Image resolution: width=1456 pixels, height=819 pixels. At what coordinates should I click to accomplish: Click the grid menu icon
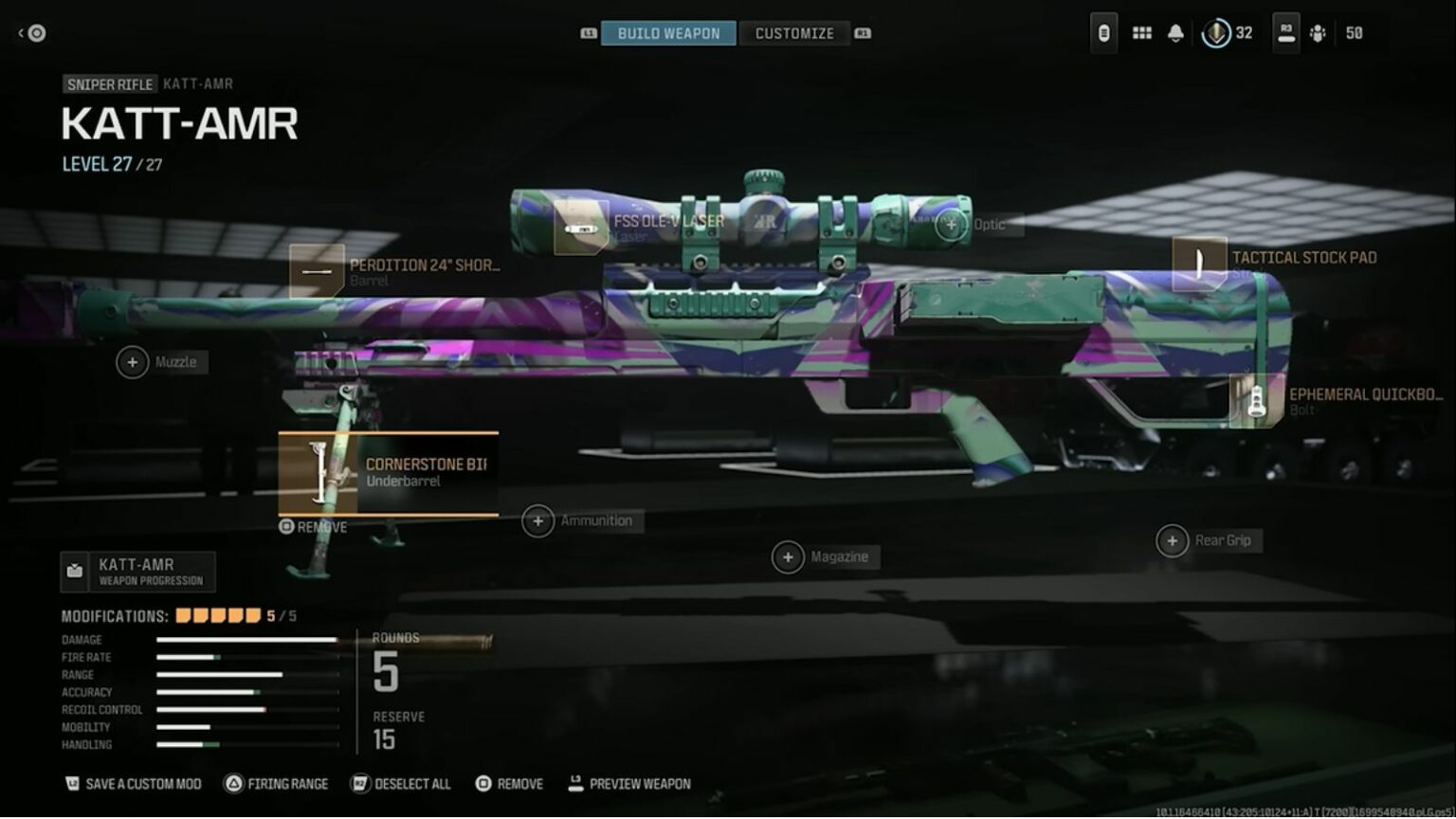pos(1142,33)
